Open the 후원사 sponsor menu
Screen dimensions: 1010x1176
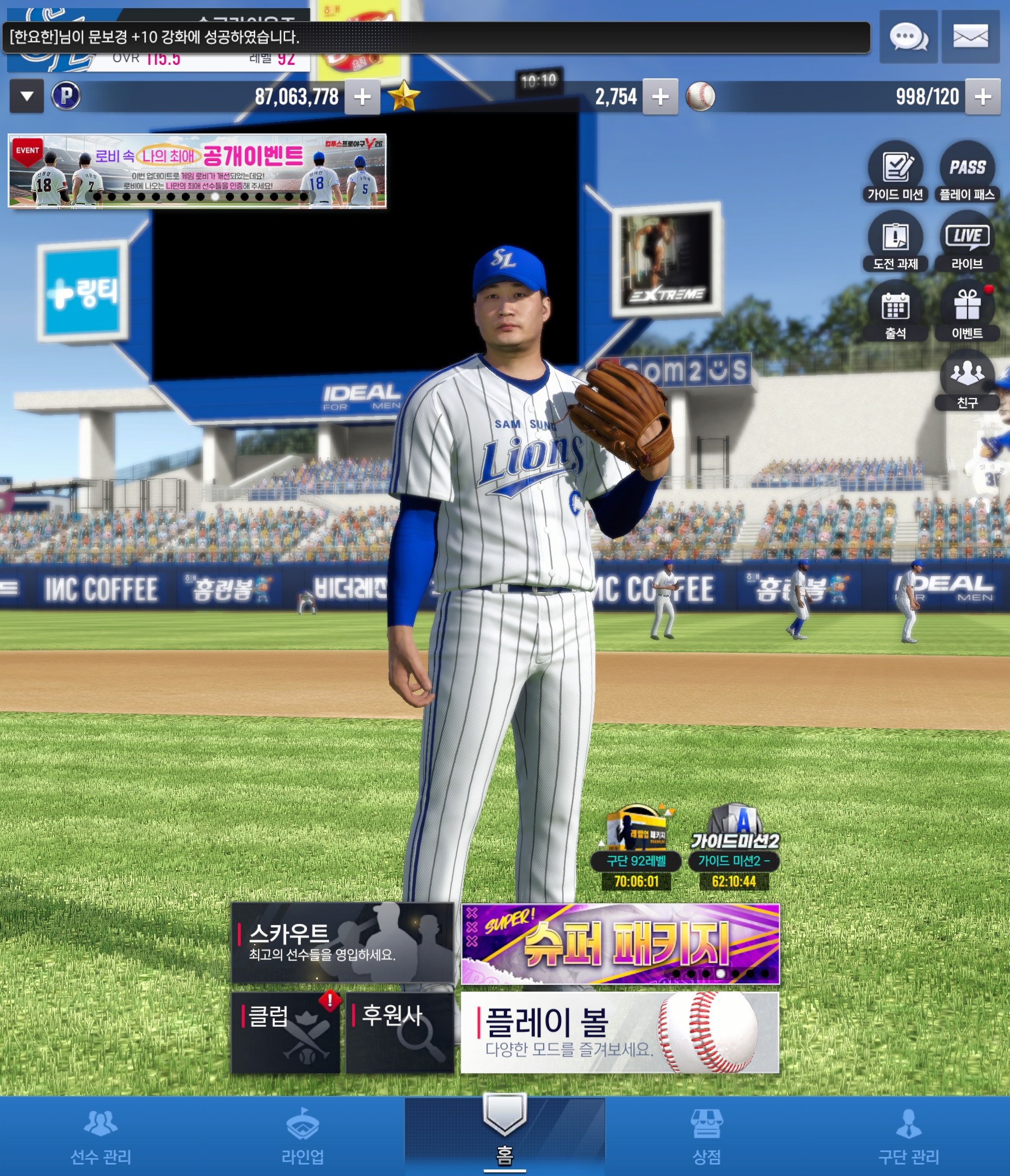tap(399, 1032)
